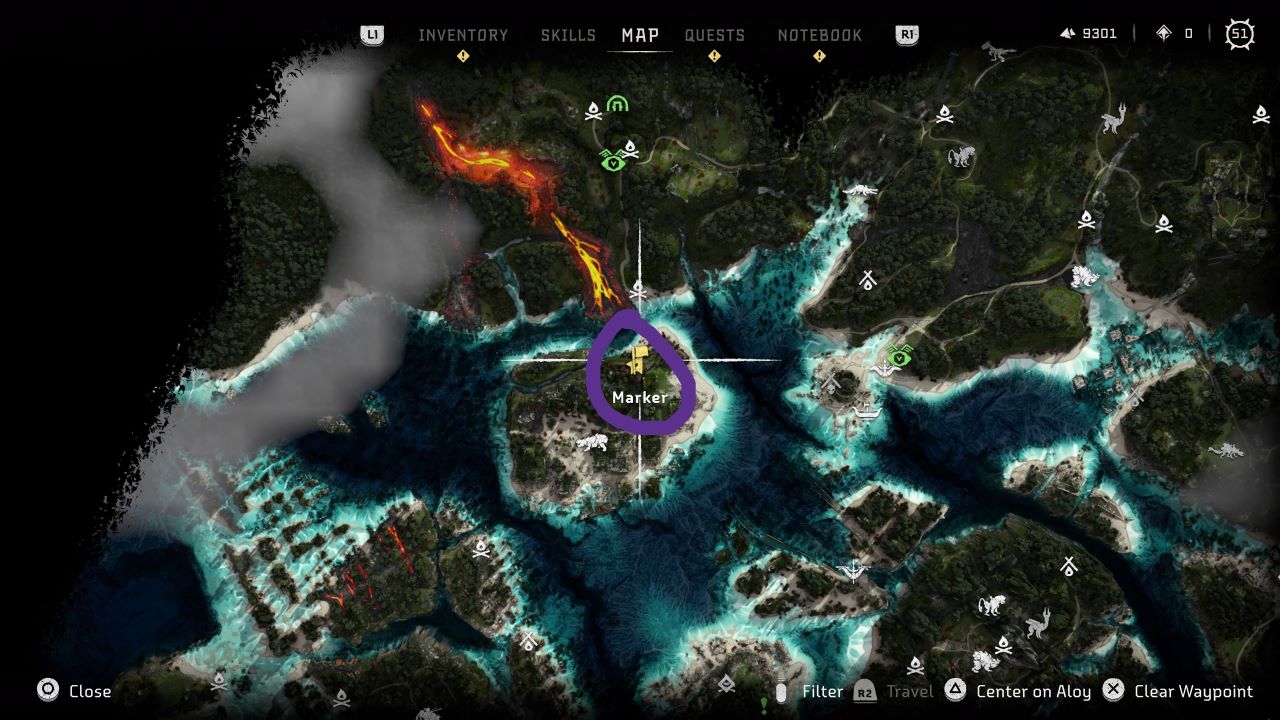Toggle the green eye overlay icon near the north shelter

pos(613,163)
